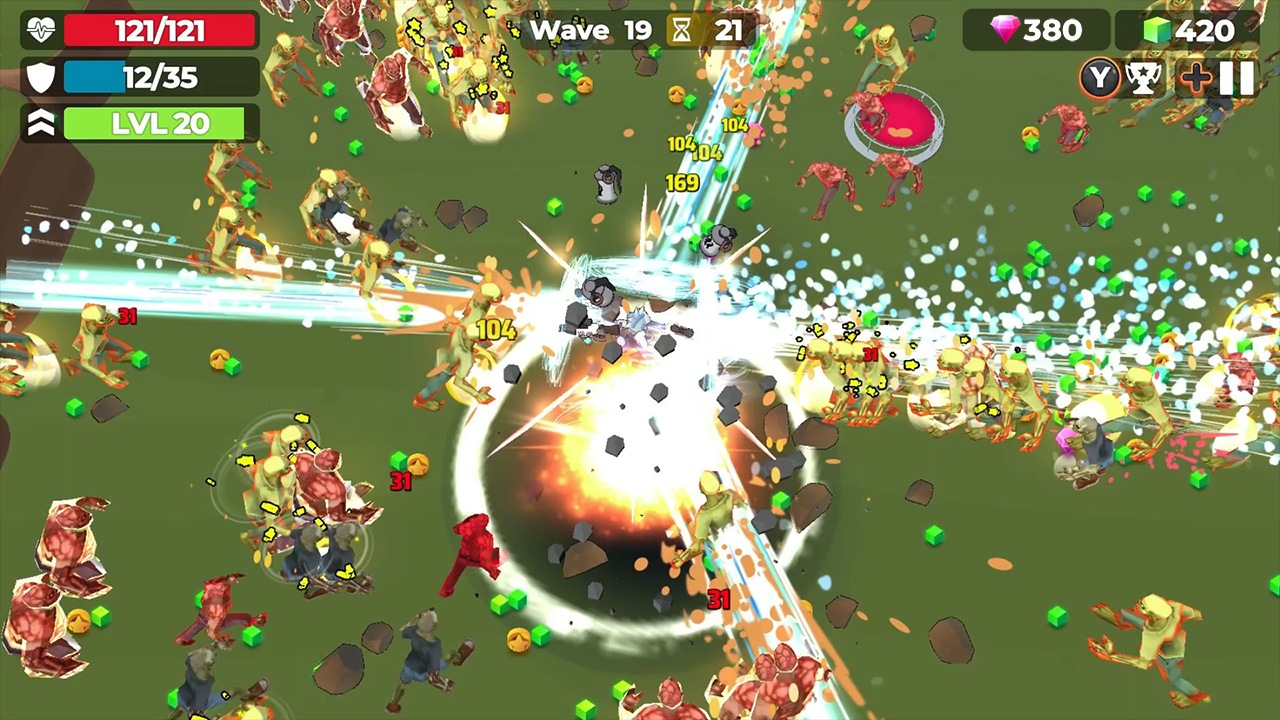Click the heal plus icon
The width and height of the screenshot is (1280, 720).
pos(1195,78)
